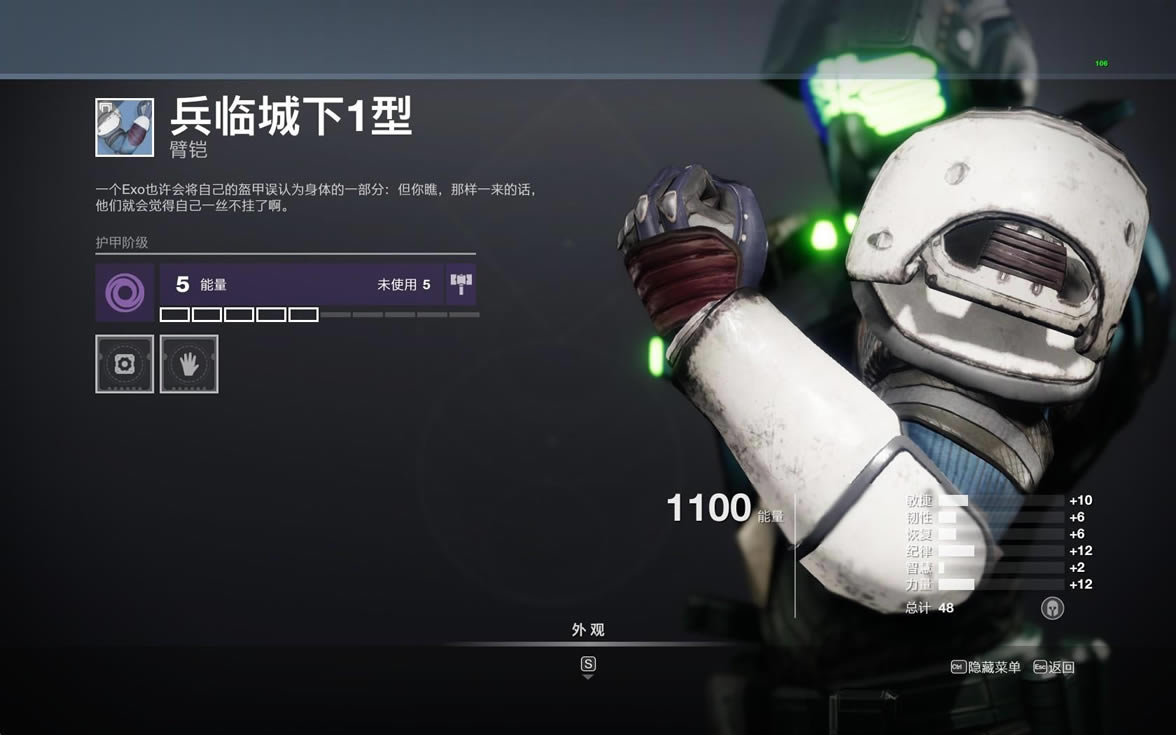This screenshot has width=1176, height=735.
Task: Click the hammer upgrade icon on energy bar
Action: click(461, 285)
